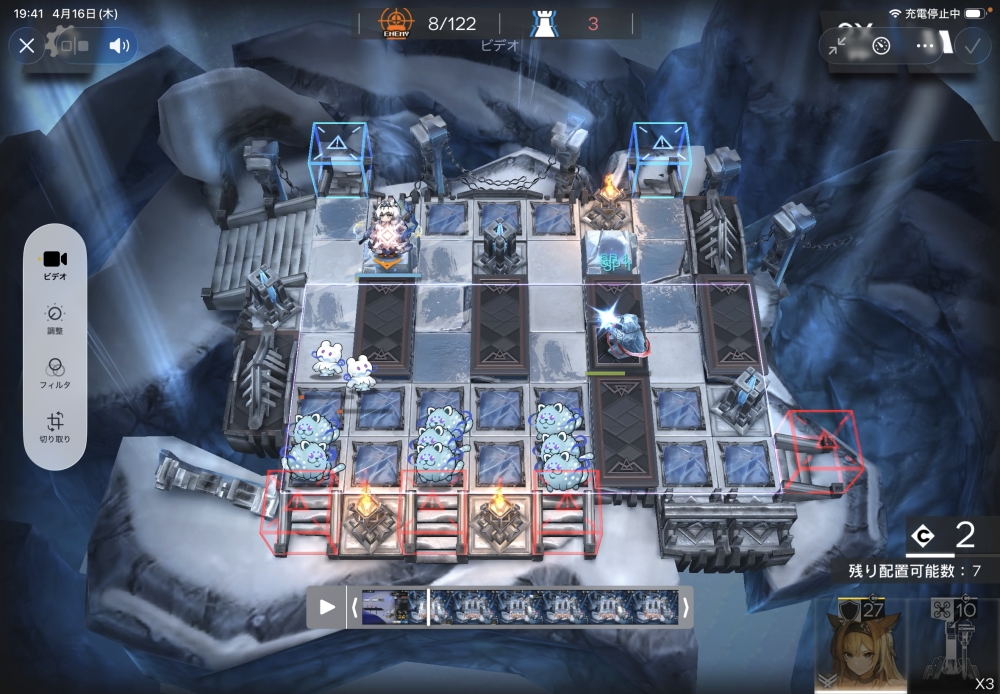Open the three-dots more options menu

click(924, 46)
